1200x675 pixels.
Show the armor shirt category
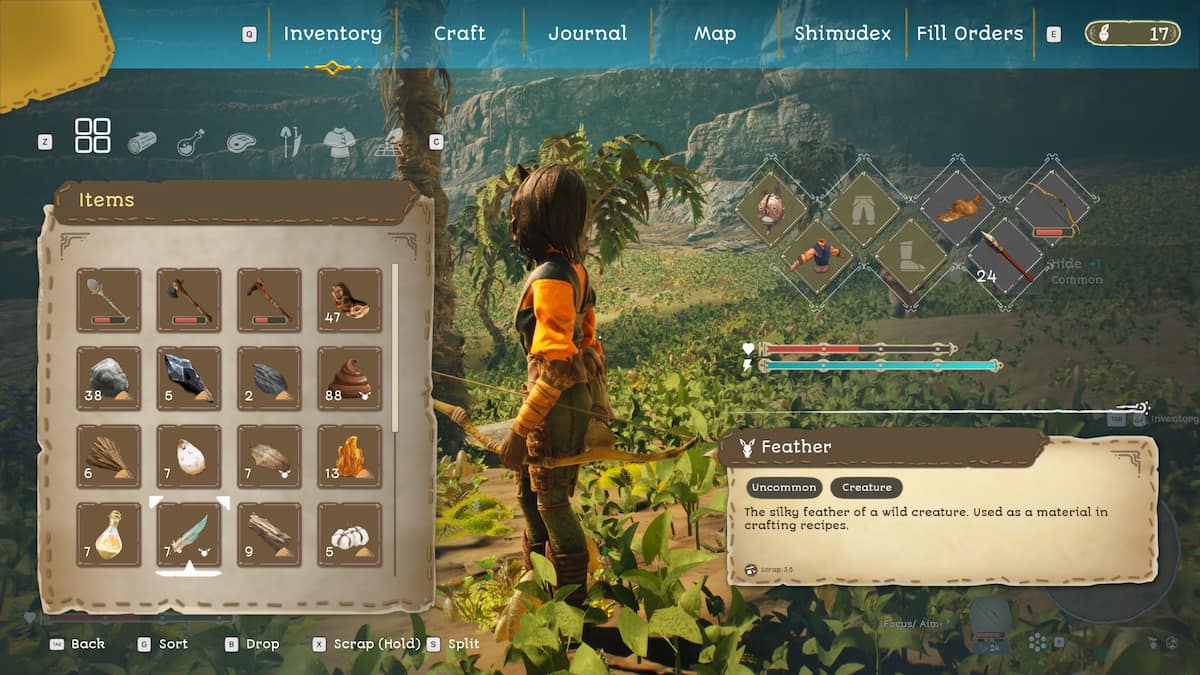[339, 143]
